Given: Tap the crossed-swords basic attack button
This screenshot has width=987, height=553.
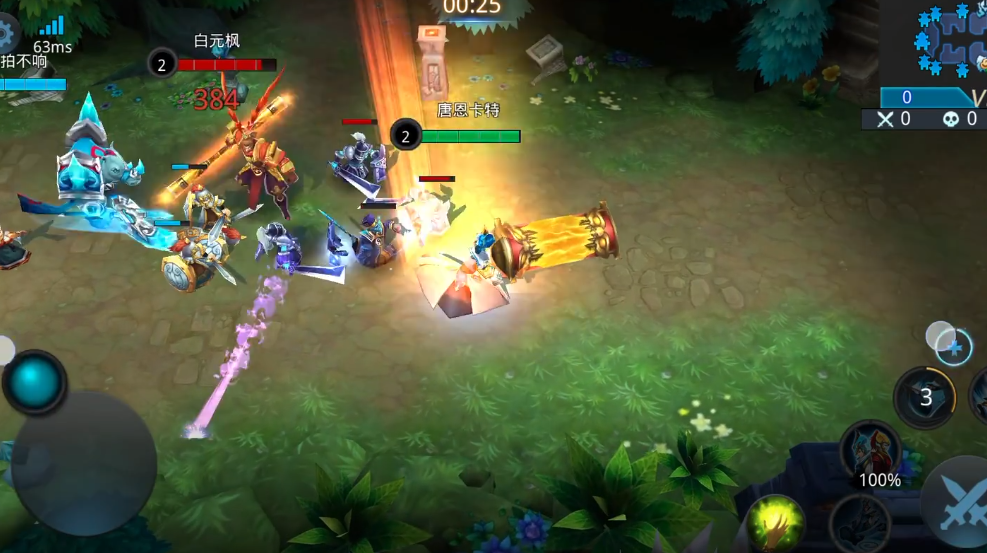Looking at the screenshot, I should click(x=958, y=507).
